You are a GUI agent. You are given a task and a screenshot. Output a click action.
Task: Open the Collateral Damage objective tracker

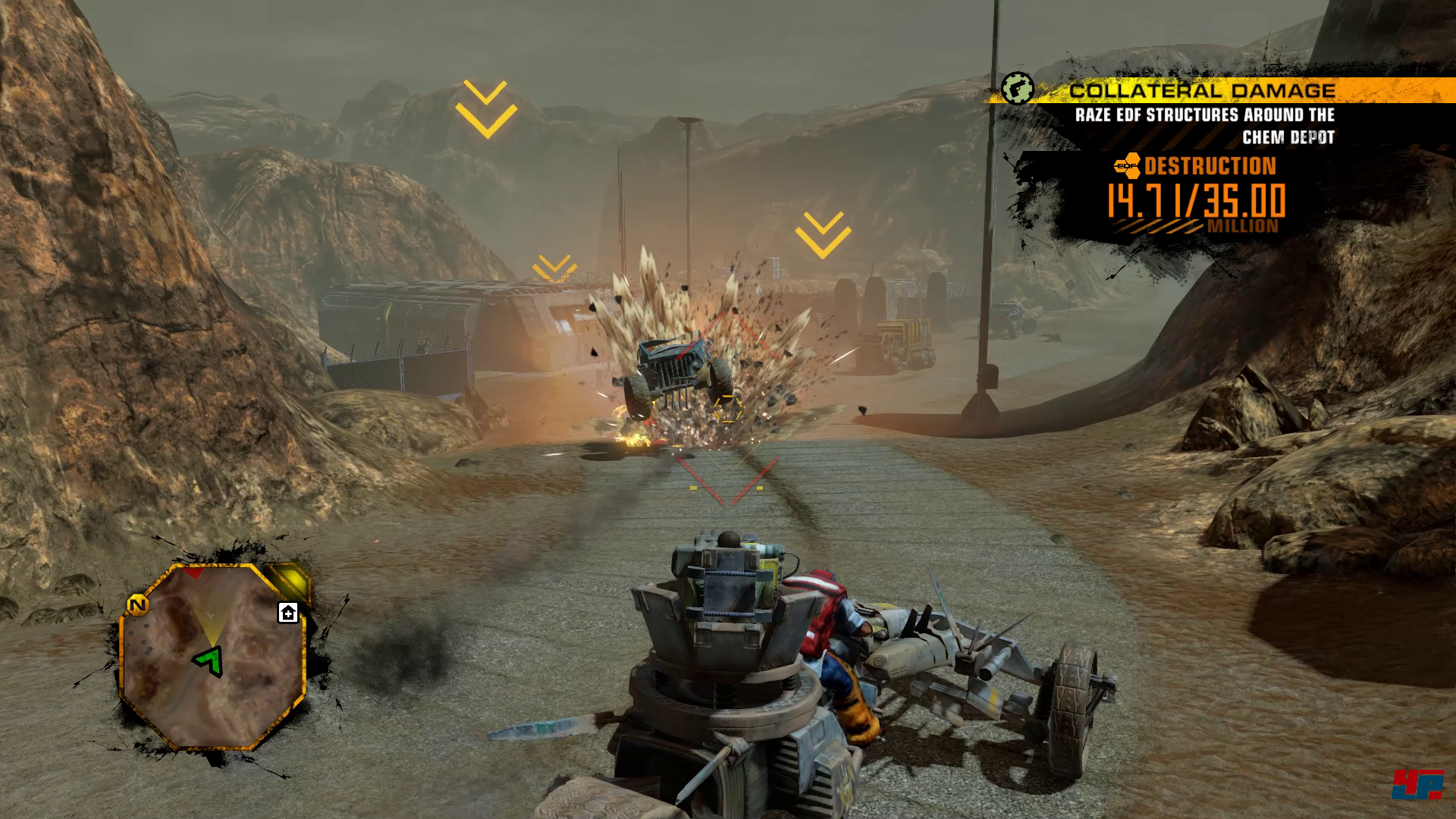(1201, 91)
